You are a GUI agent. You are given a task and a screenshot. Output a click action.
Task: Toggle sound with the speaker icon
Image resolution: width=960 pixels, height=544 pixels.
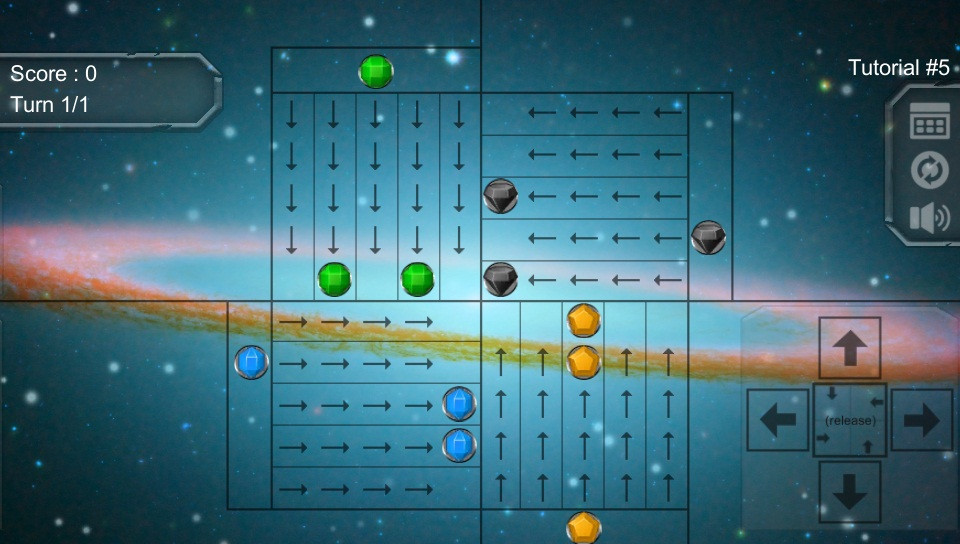click(x=929, y=218)
